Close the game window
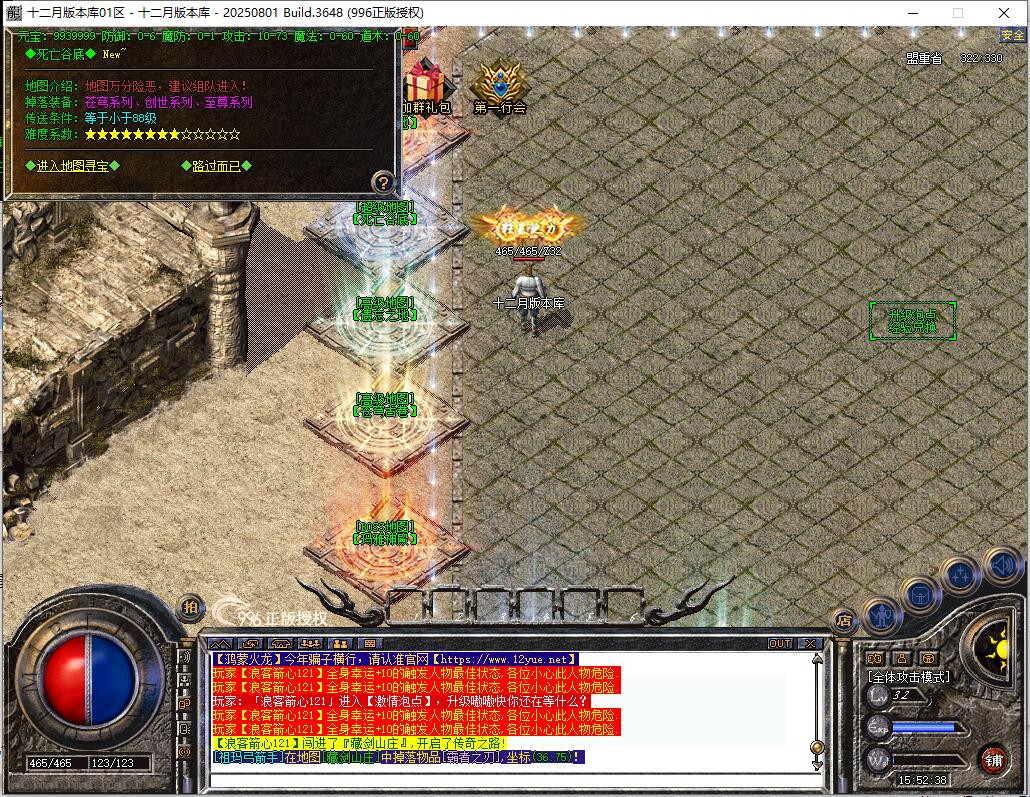 click(x=1004, y=13)
